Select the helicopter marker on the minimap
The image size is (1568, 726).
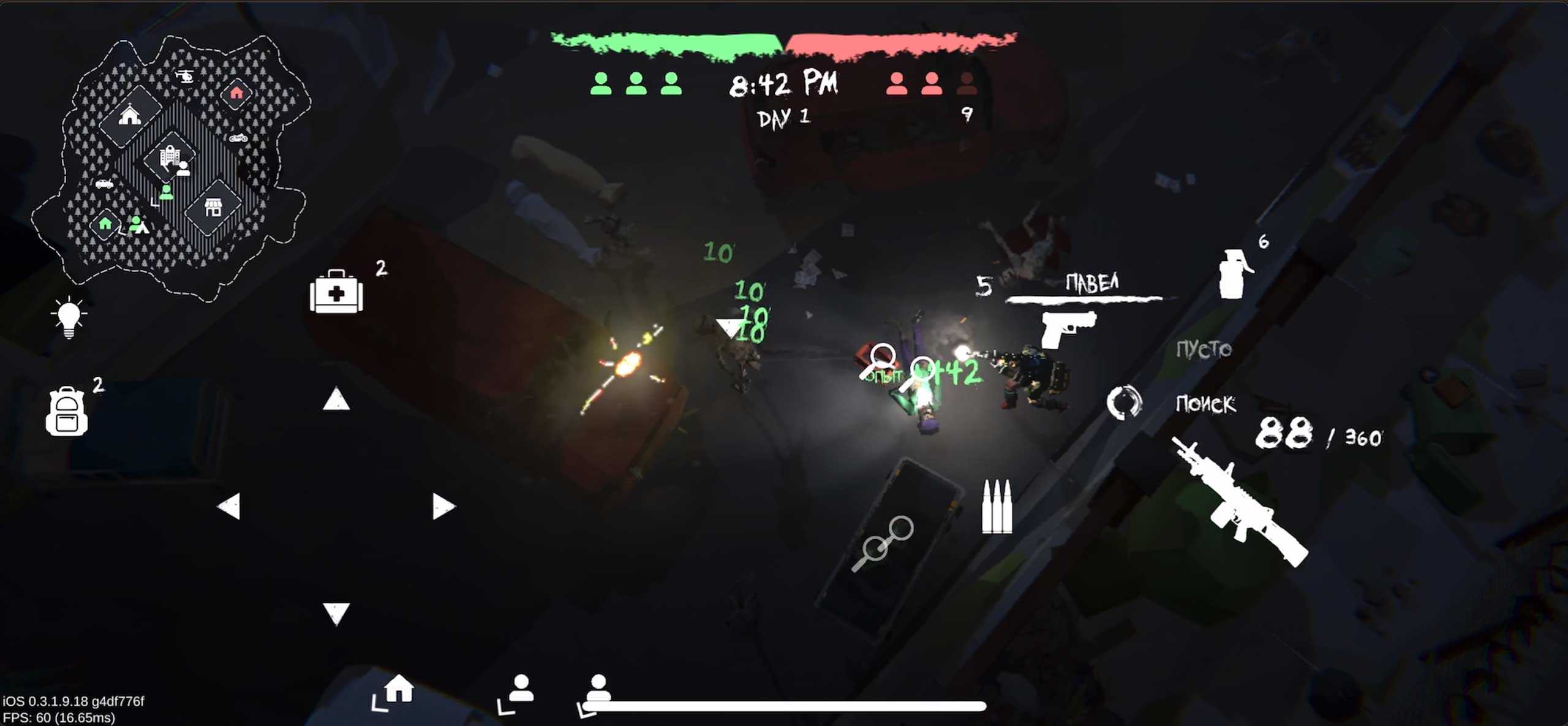point(184,77)
